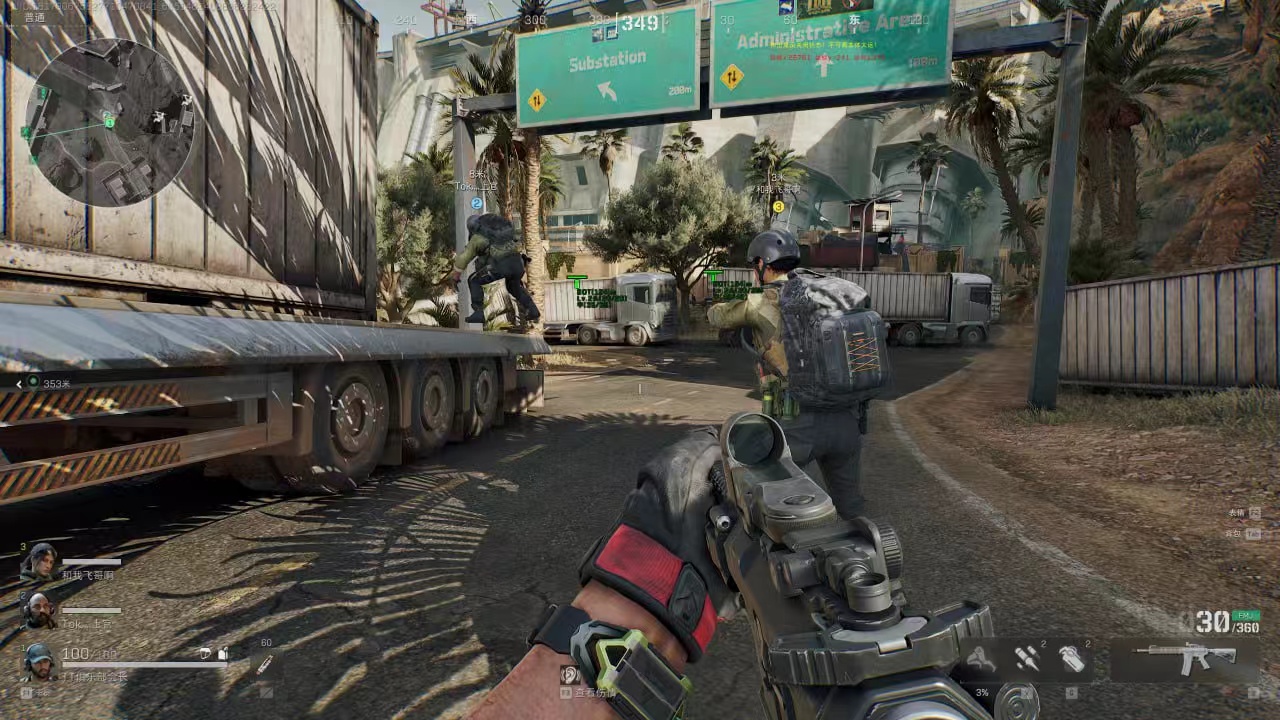Click the blue number 2 teammate marker

[x=476, y=203]
